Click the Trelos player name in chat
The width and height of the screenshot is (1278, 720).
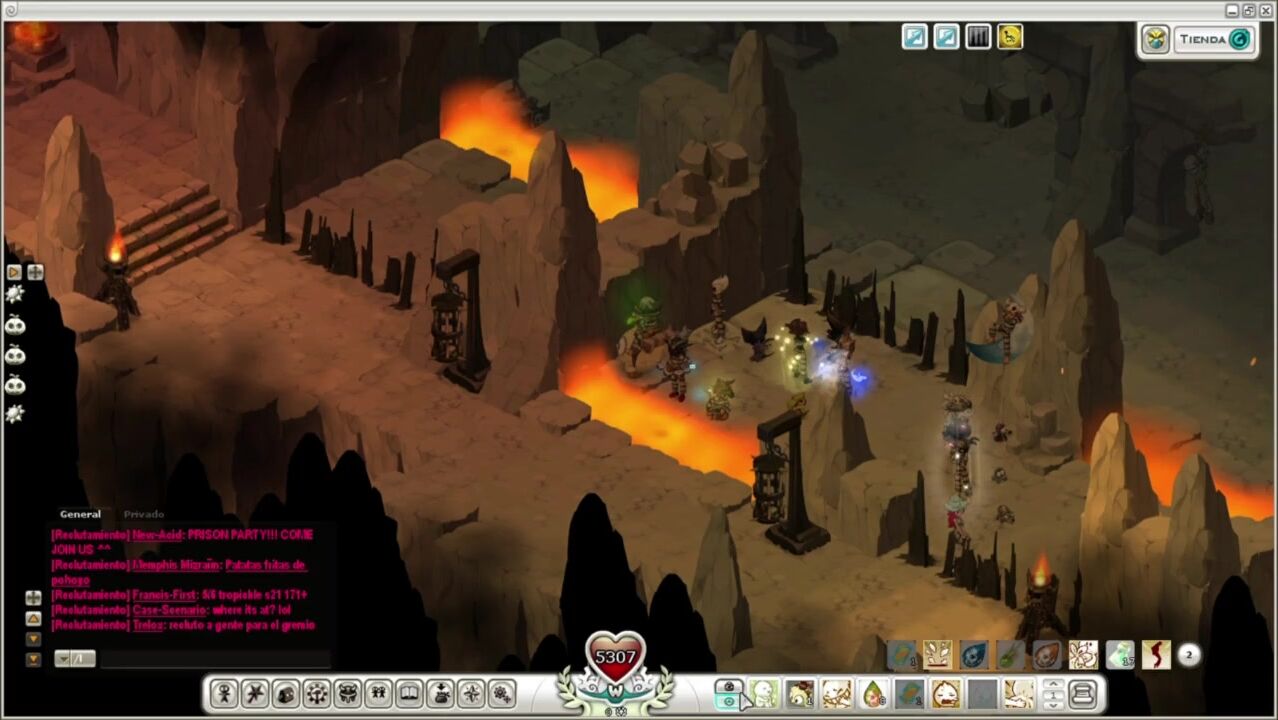tap(147, 625)
